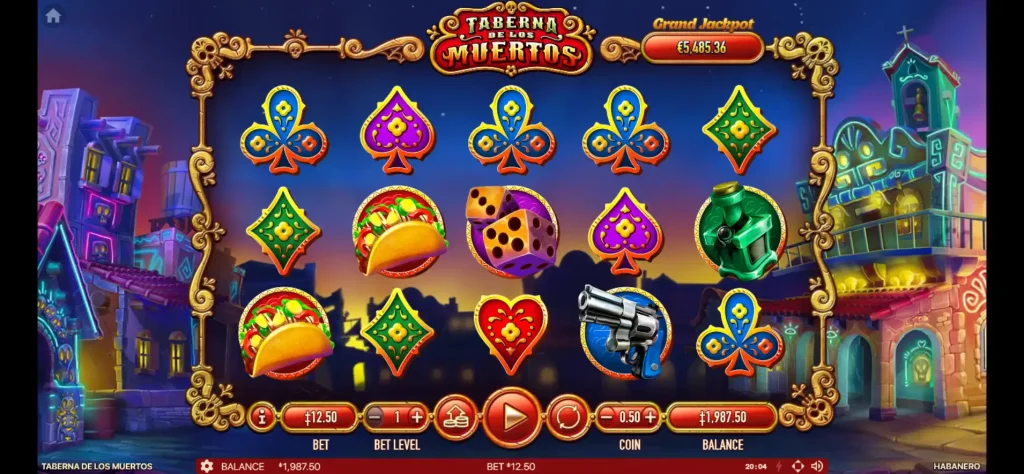
Task: Increase the bet level
Action: (417, 416)
